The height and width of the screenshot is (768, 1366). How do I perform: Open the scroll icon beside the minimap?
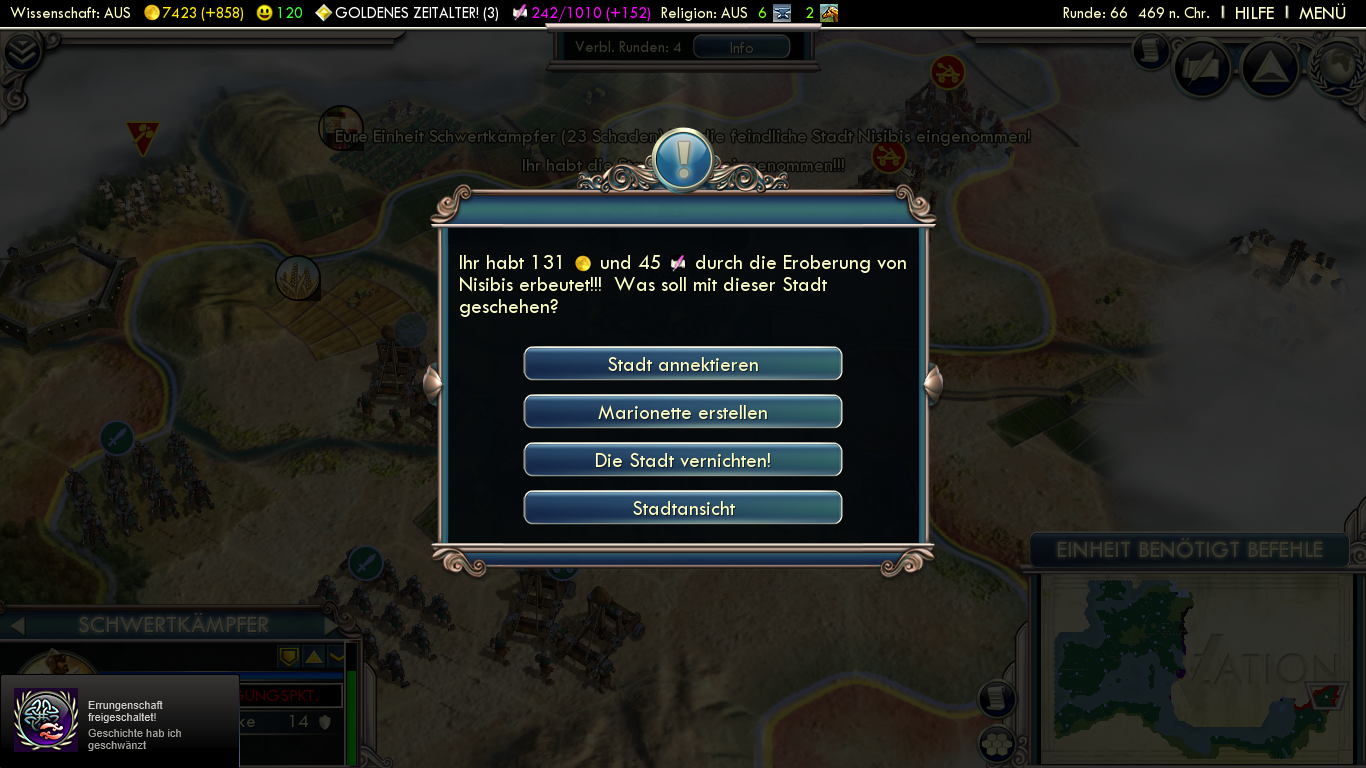pos(997,698)
